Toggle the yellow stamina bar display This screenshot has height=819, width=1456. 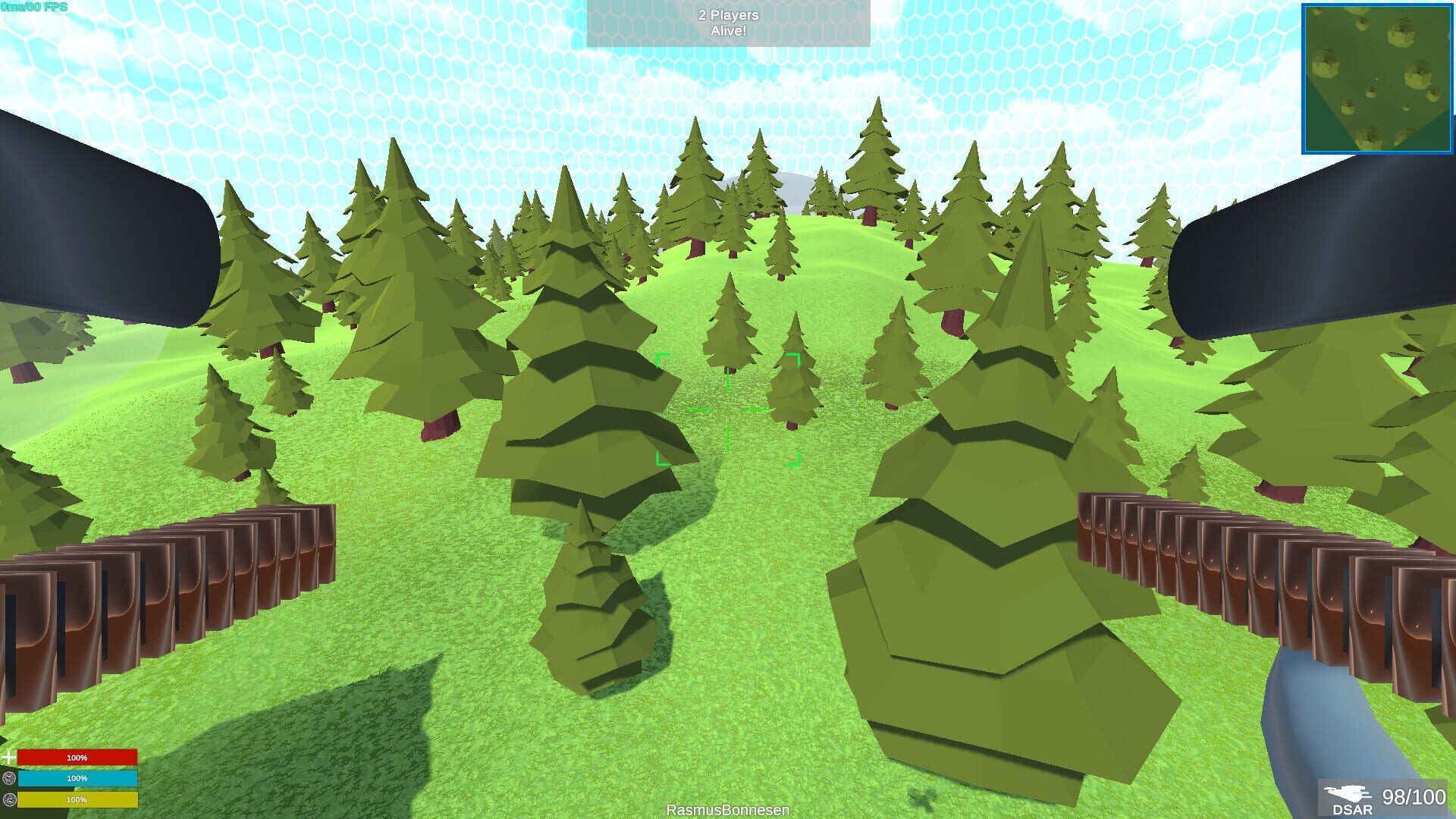coord(78,800)
